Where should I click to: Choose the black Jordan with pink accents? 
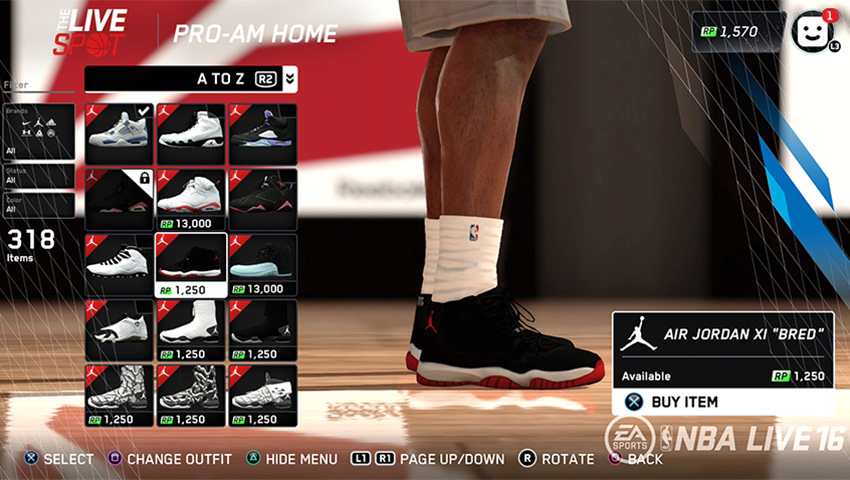[x=263, y=199]
